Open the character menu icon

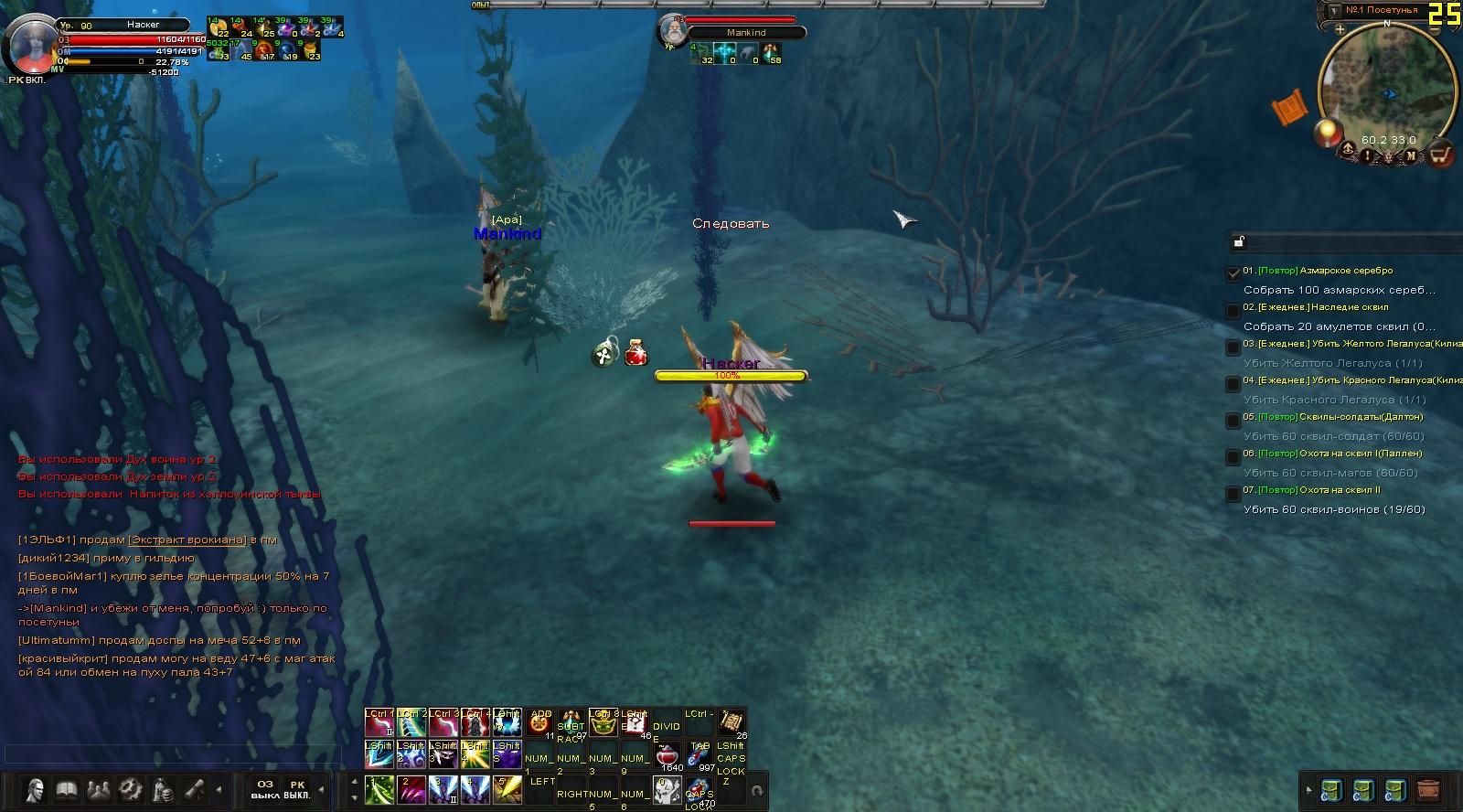click(35, 789)
